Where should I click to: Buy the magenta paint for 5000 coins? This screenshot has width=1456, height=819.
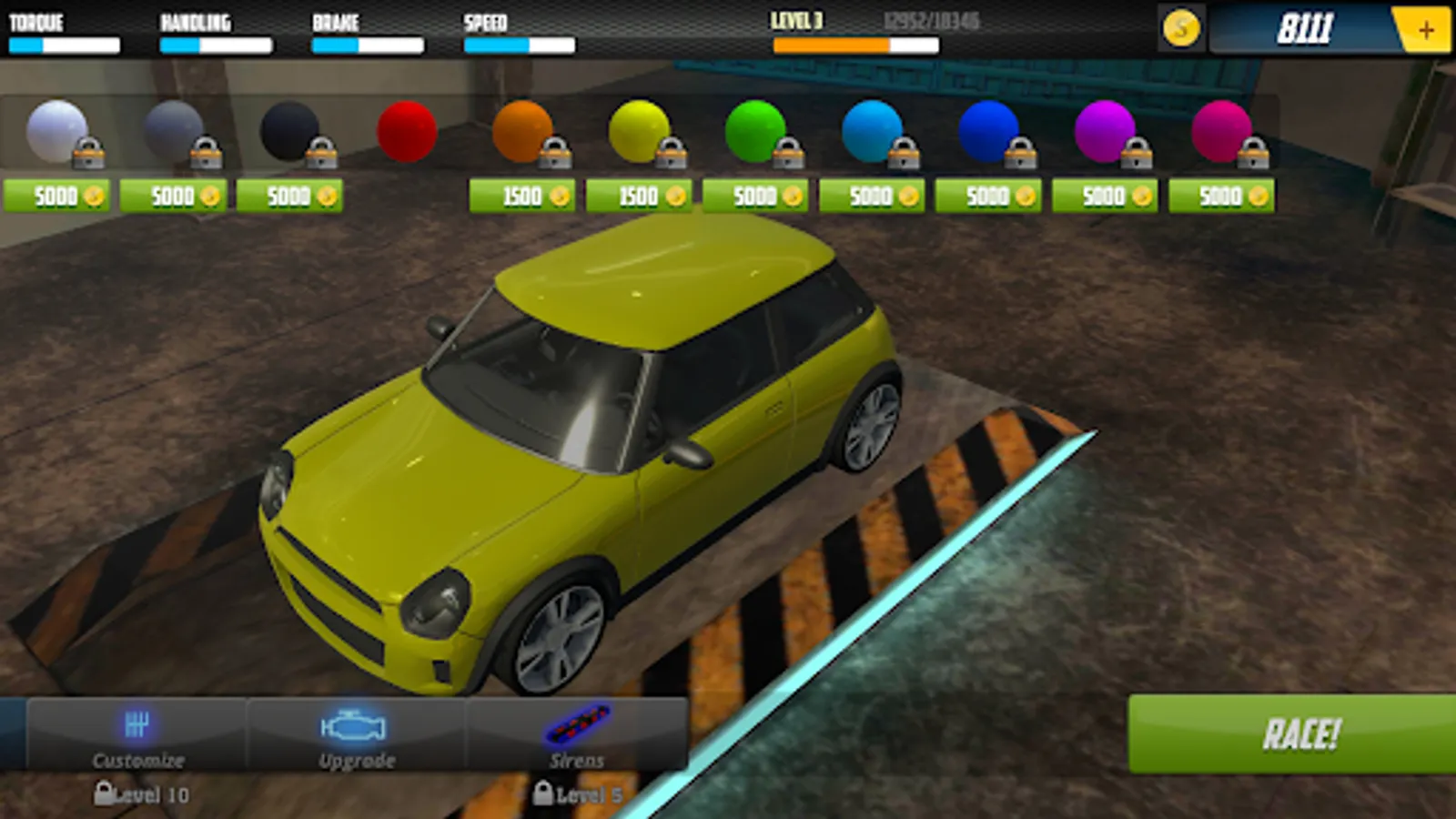(x=1221, y=196)
